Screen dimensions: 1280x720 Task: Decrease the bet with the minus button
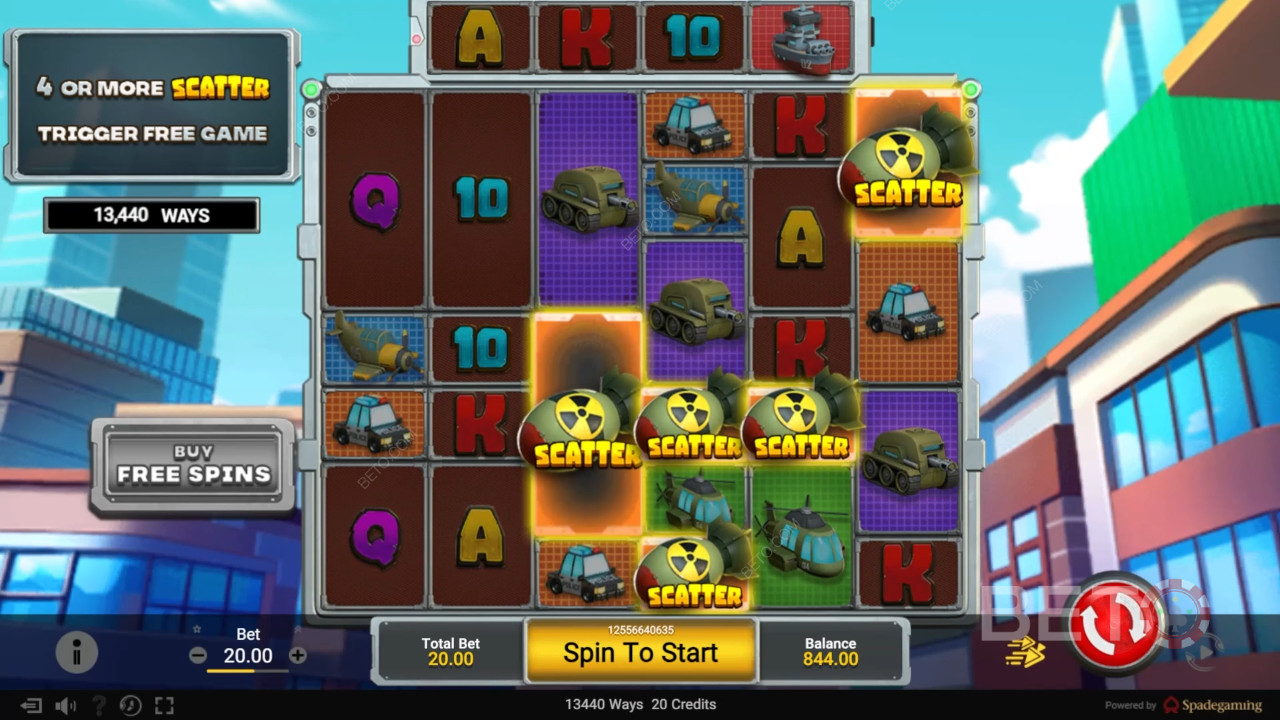click(198, 656)
